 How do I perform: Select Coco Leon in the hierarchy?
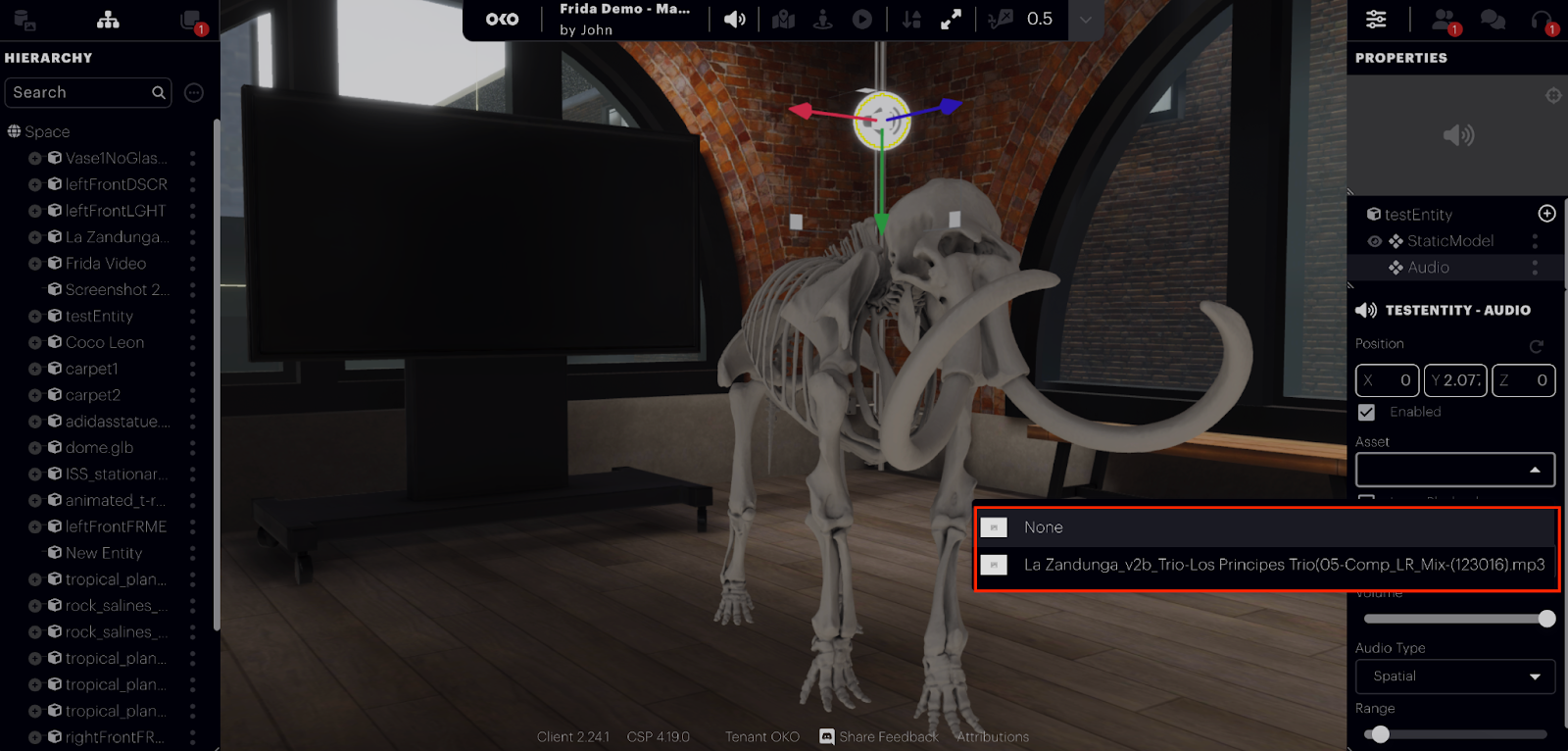point(105,342)
